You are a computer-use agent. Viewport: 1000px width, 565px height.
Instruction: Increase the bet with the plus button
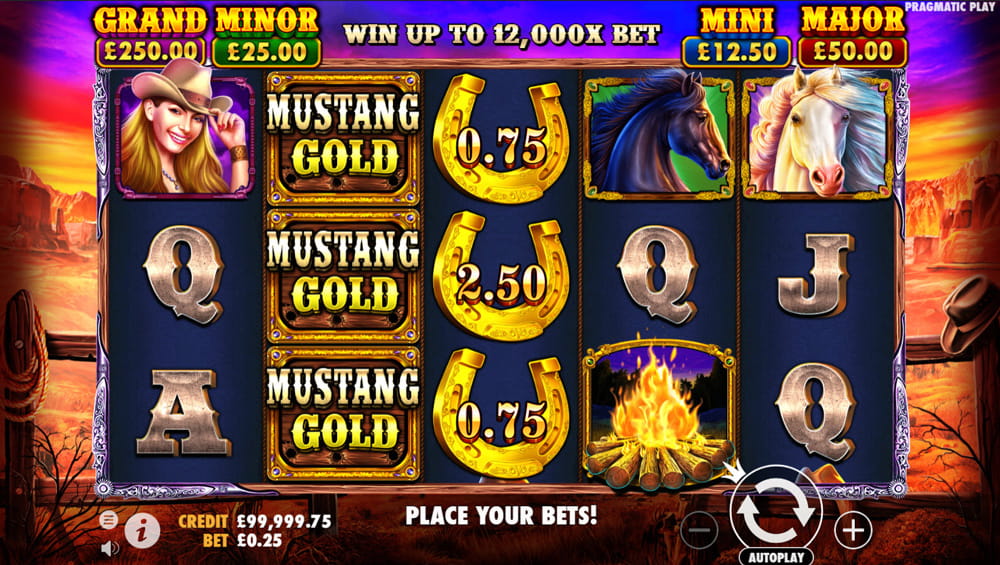click(x=853, y=530)
